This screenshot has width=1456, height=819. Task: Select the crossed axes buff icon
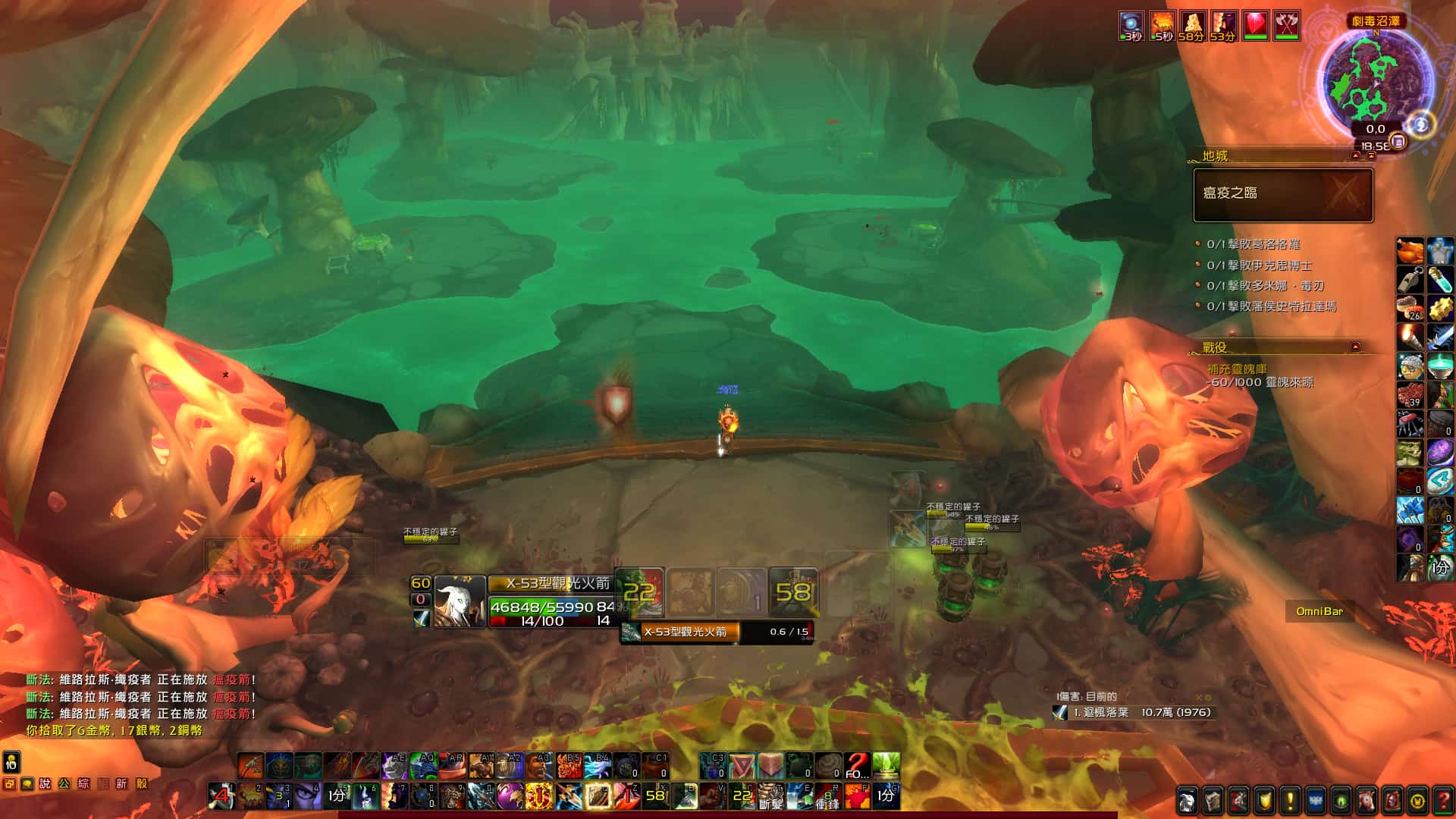tap(1286, 26)
